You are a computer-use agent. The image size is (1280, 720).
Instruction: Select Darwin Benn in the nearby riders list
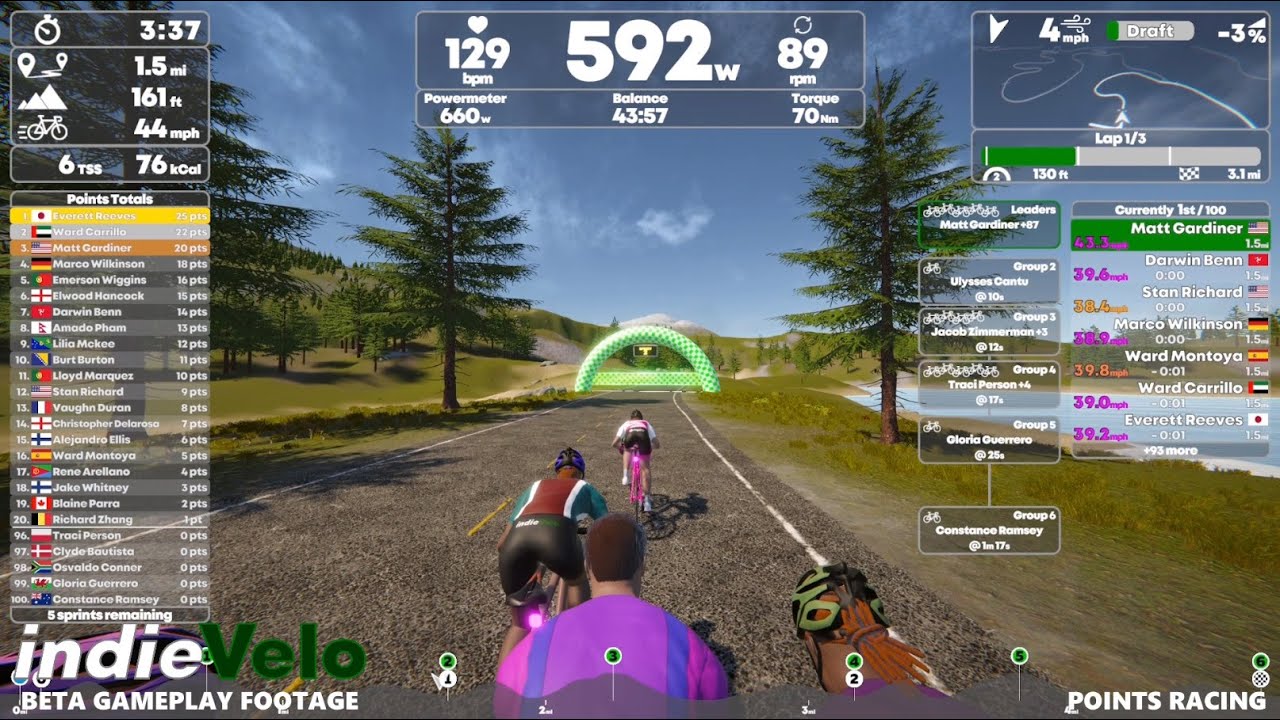coord(1169,267)
